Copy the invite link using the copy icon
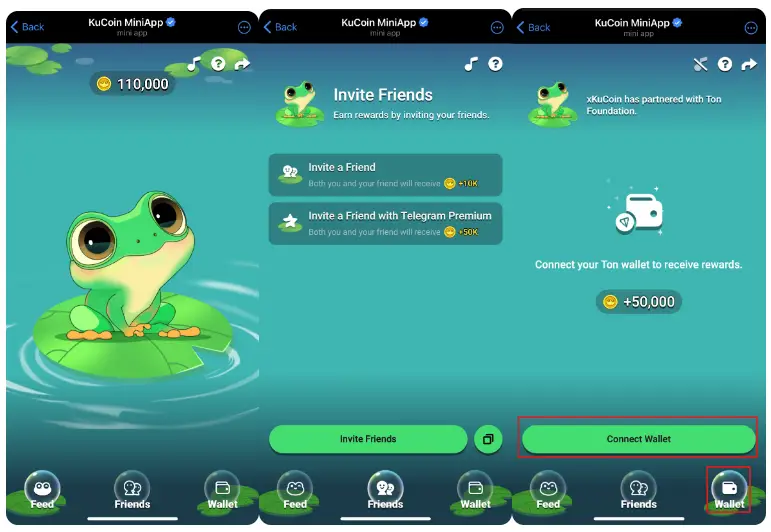 pos(488,439)
